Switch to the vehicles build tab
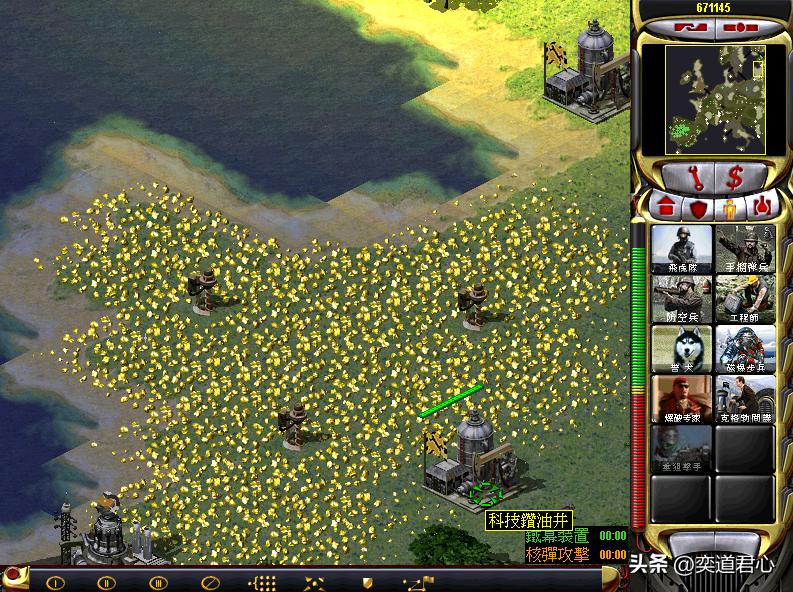This screenshot has width=793, height=592. 763,208
